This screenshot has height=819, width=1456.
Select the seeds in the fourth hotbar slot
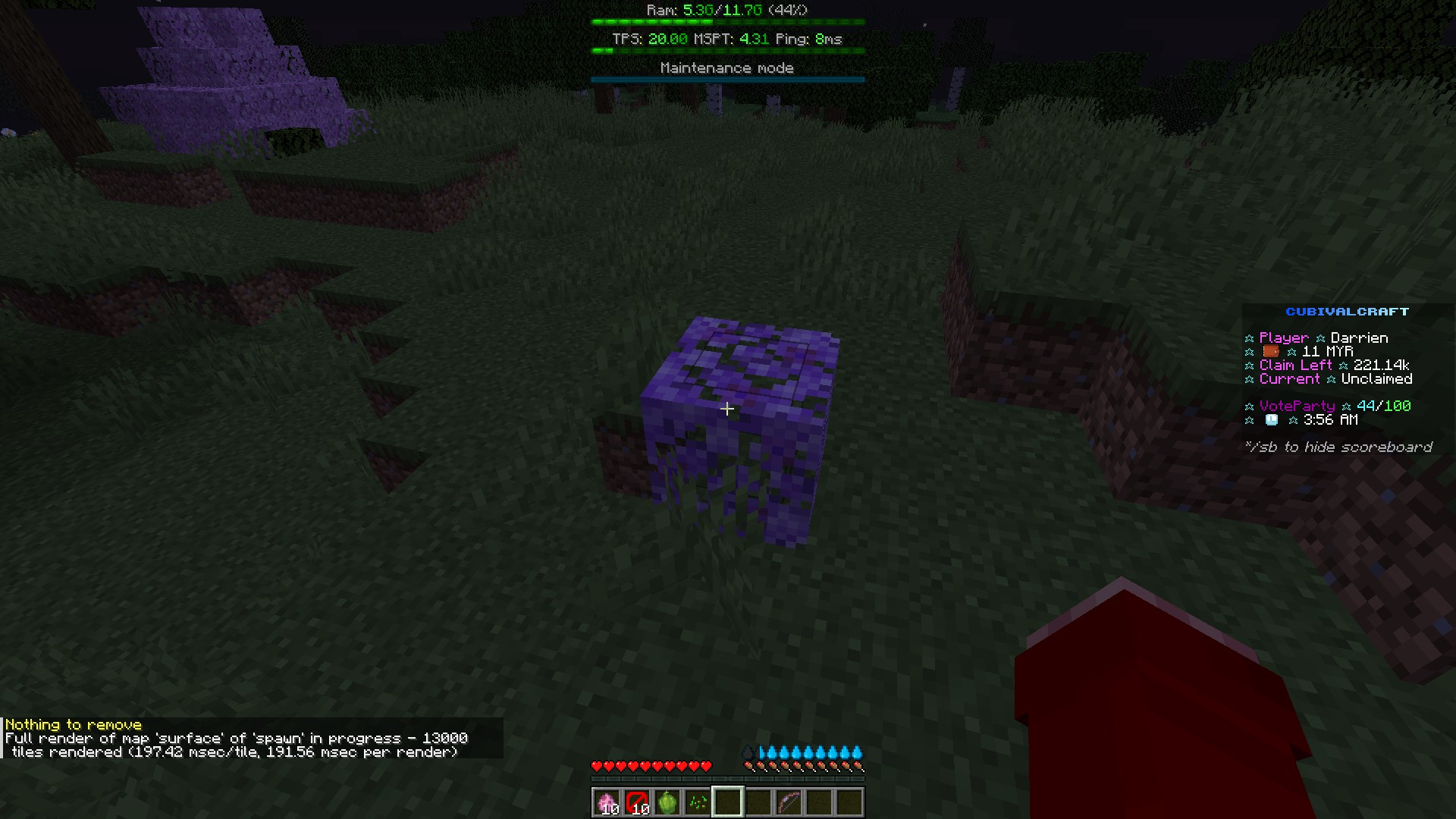(x=698, y=801)
